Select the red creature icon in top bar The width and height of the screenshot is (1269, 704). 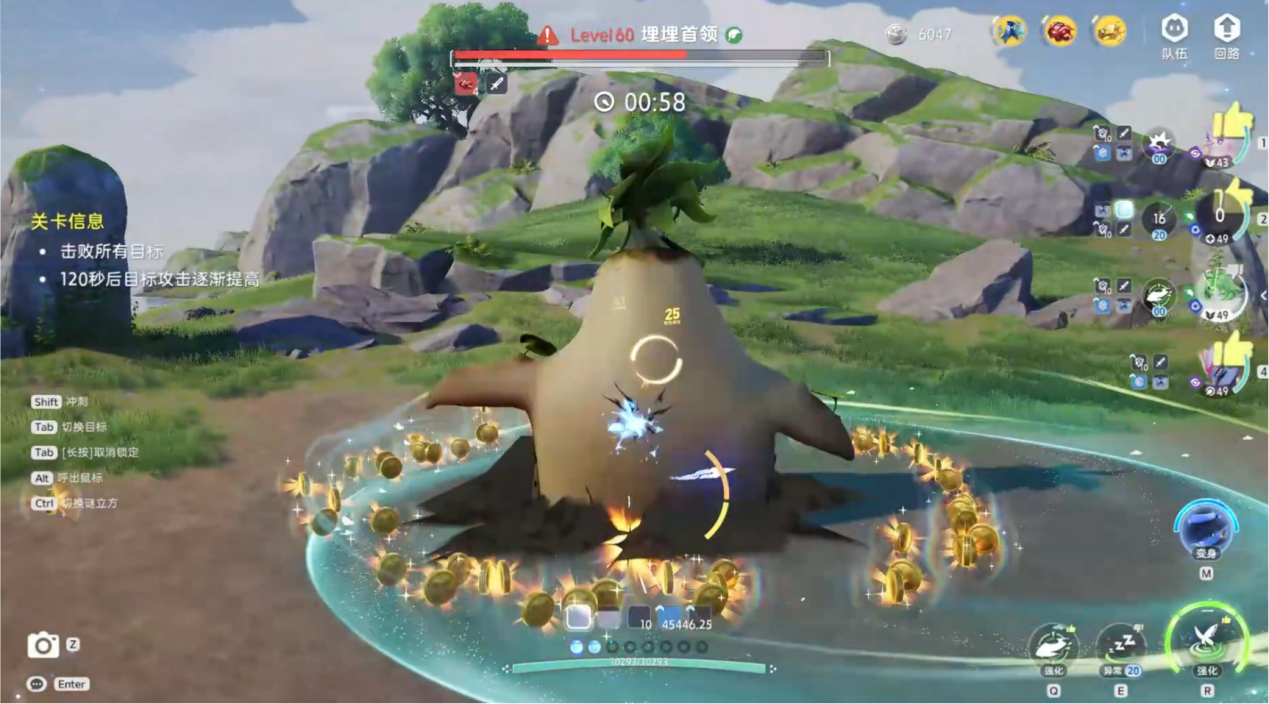[1059, 32]
